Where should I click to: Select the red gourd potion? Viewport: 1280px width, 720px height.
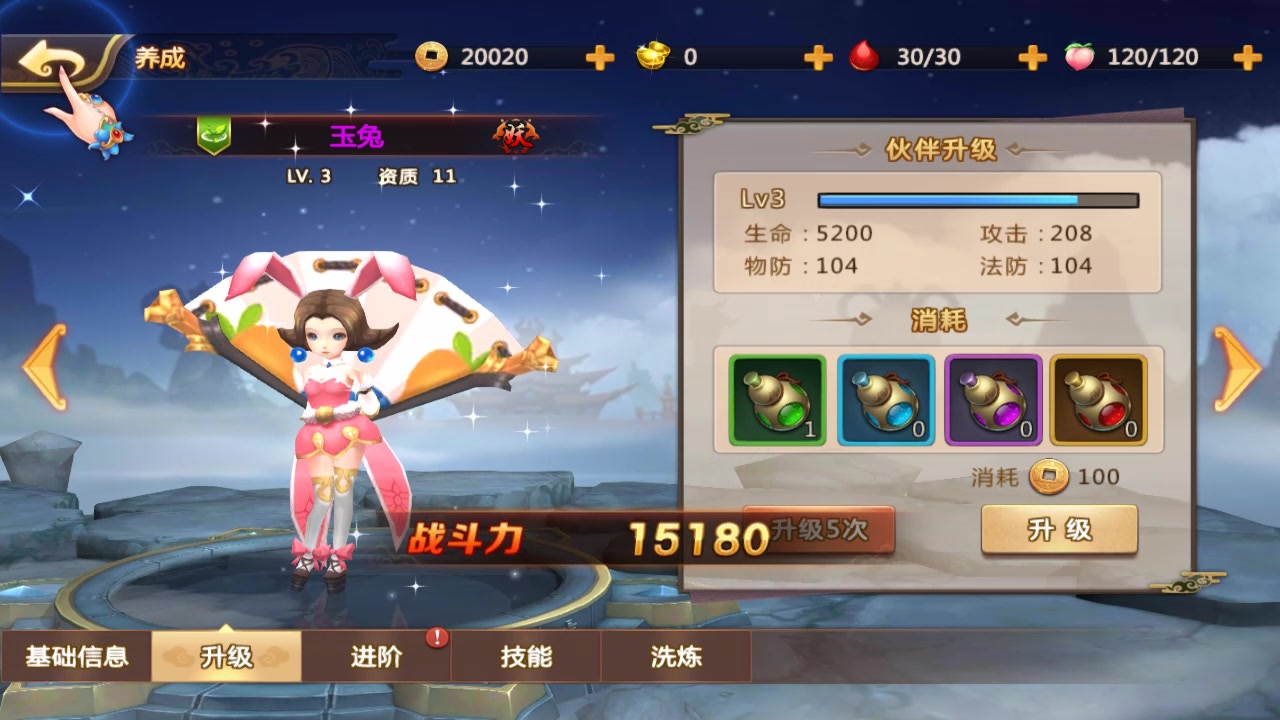click(x=1100, y=399)
